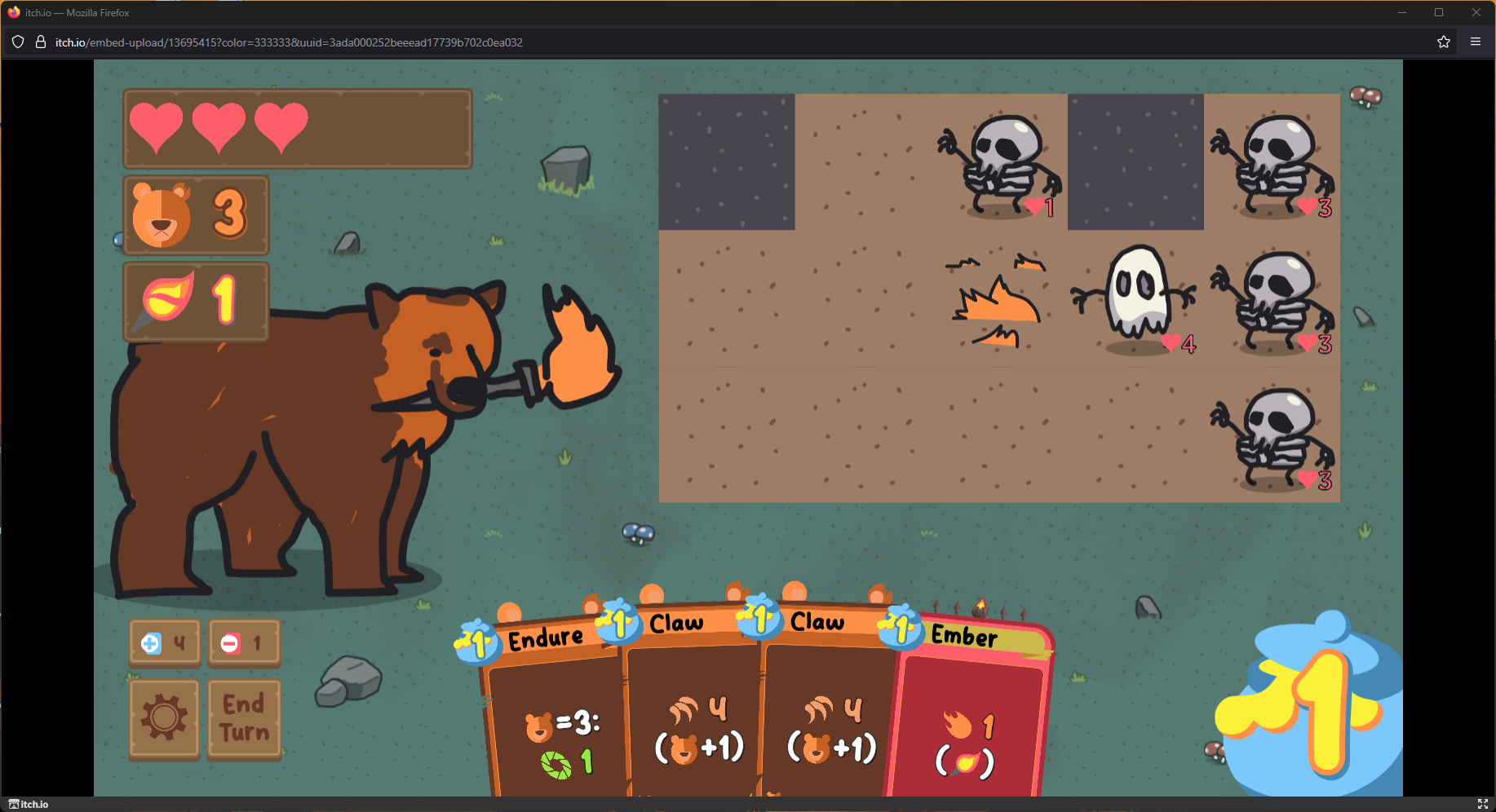Select the Endure card
This screenshot has height=812, width=1496.
(555, 717)
